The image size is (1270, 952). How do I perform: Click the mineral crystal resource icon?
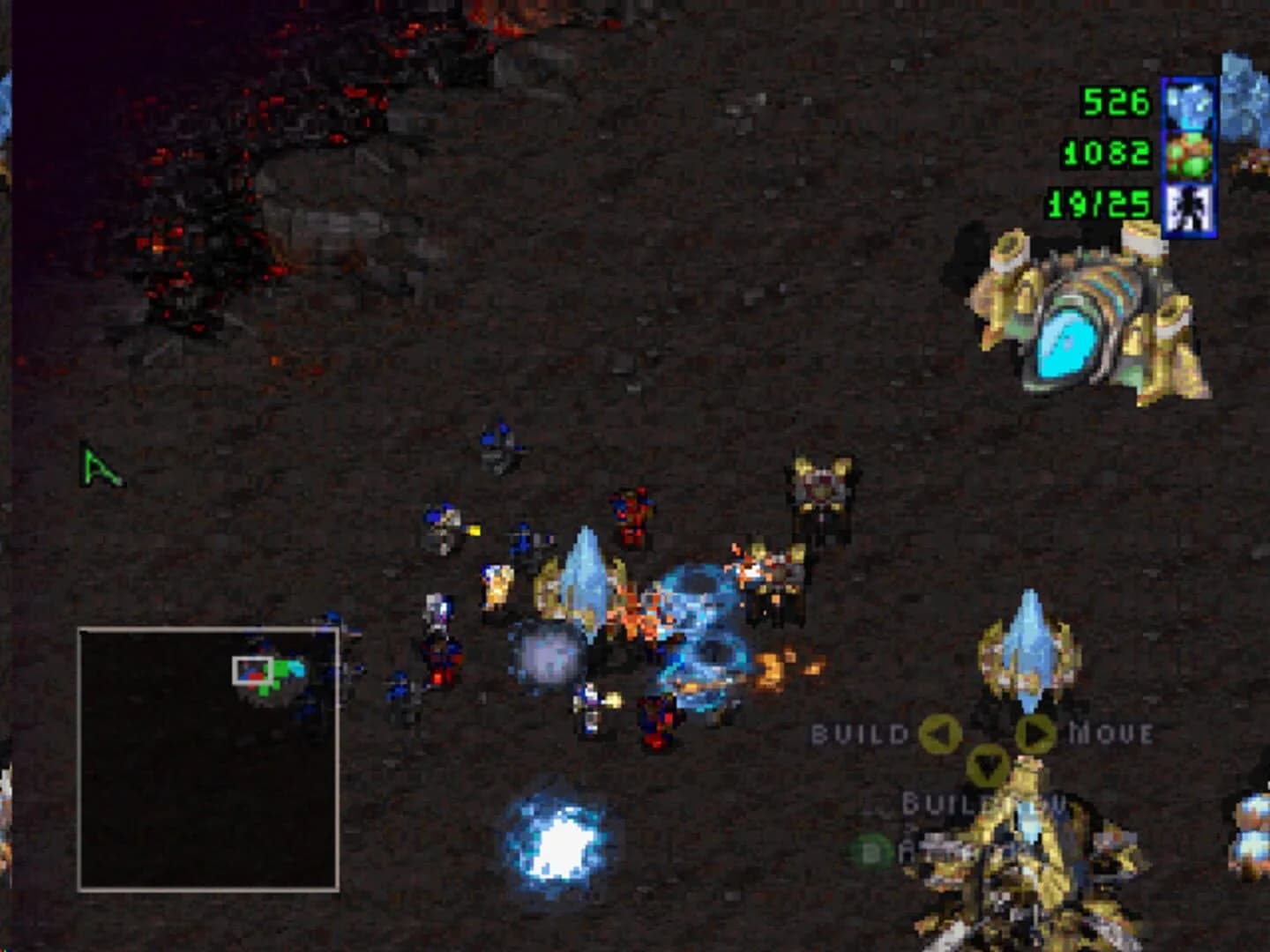1188,105
